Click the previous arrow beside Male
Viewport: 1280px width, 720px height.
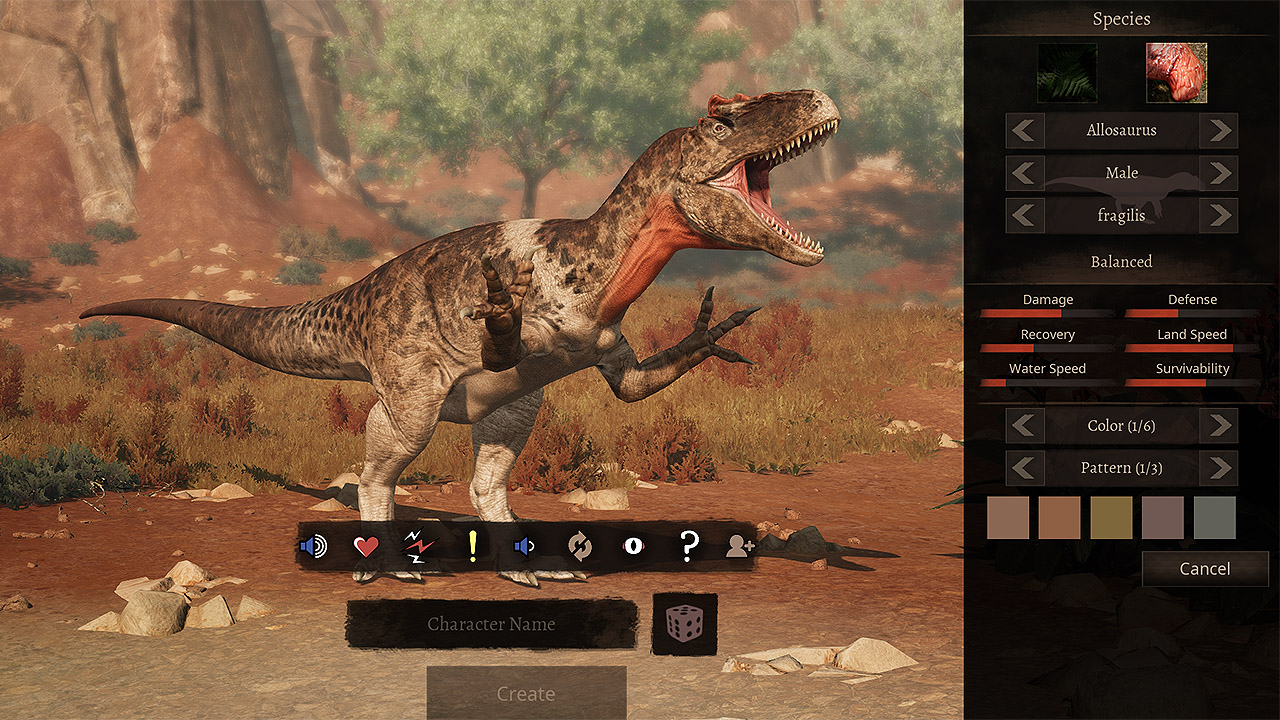(1025, 172)
